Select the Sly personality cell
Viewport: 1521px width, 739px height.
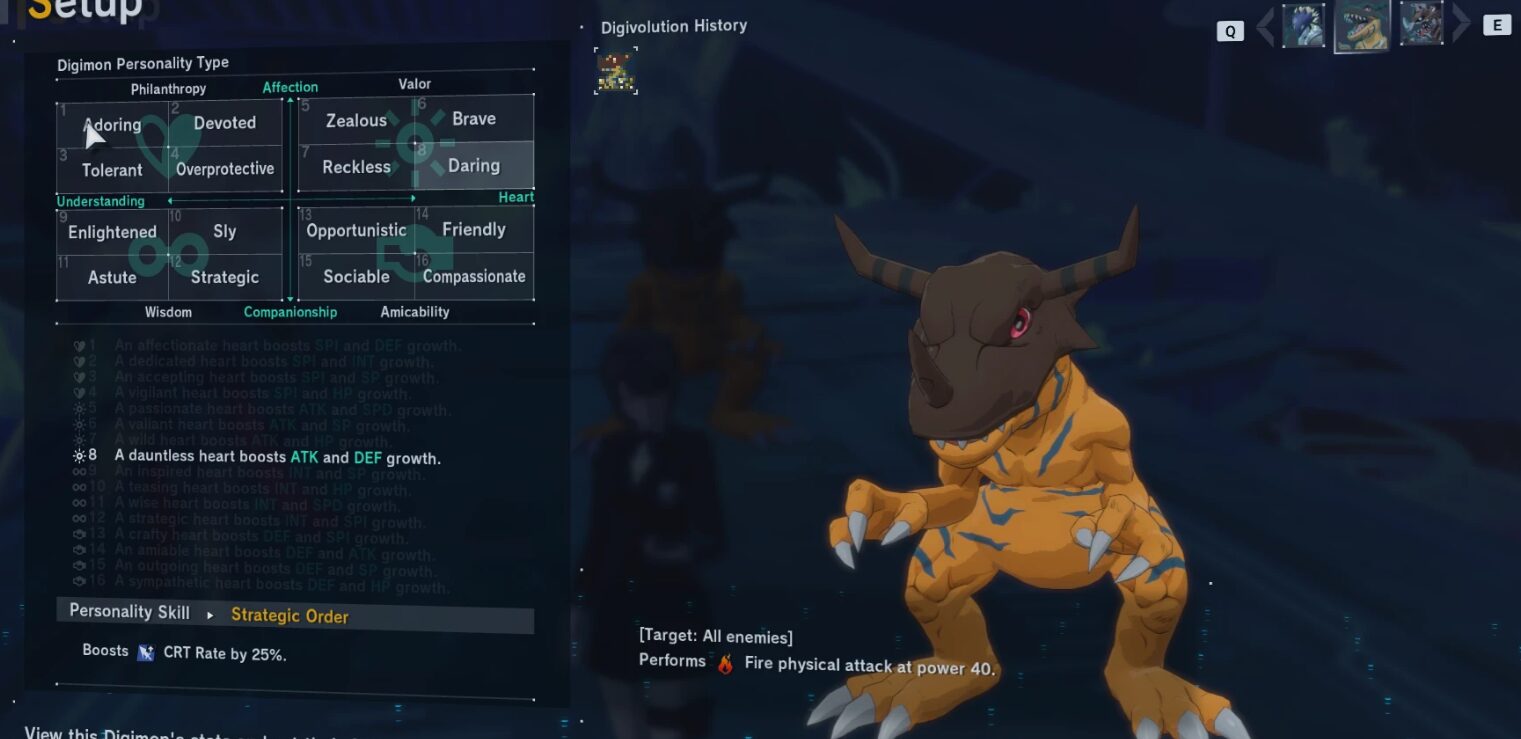[225, 231]
